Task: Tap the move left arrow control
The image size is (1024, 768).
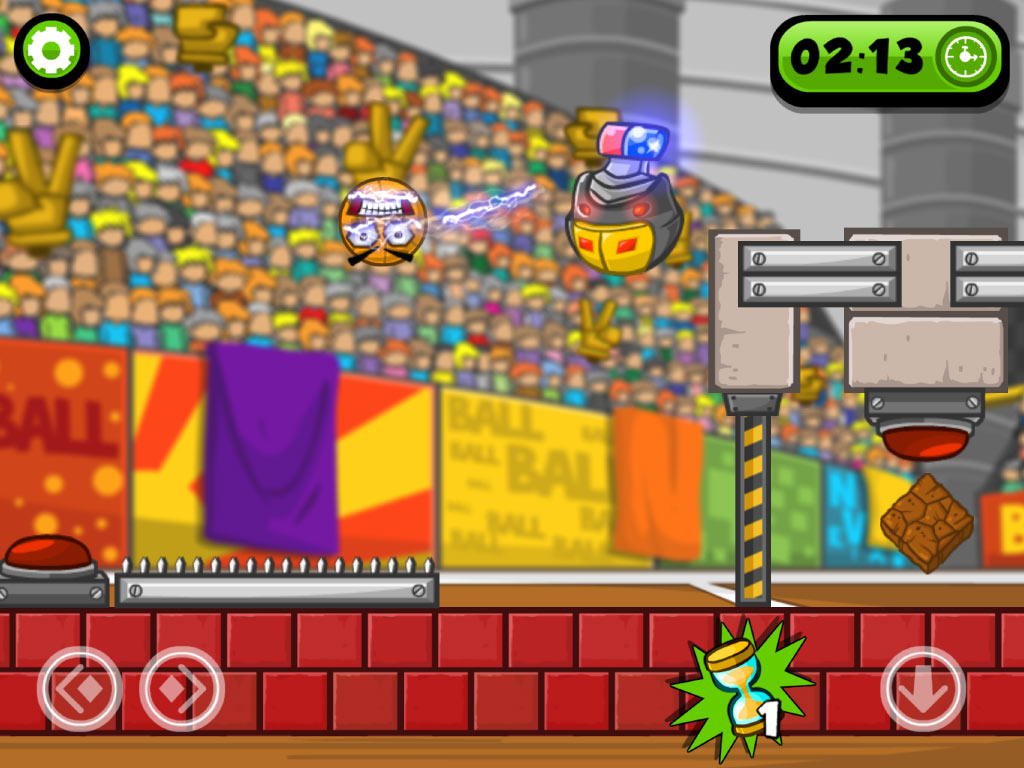Action: tap(80, 689)
